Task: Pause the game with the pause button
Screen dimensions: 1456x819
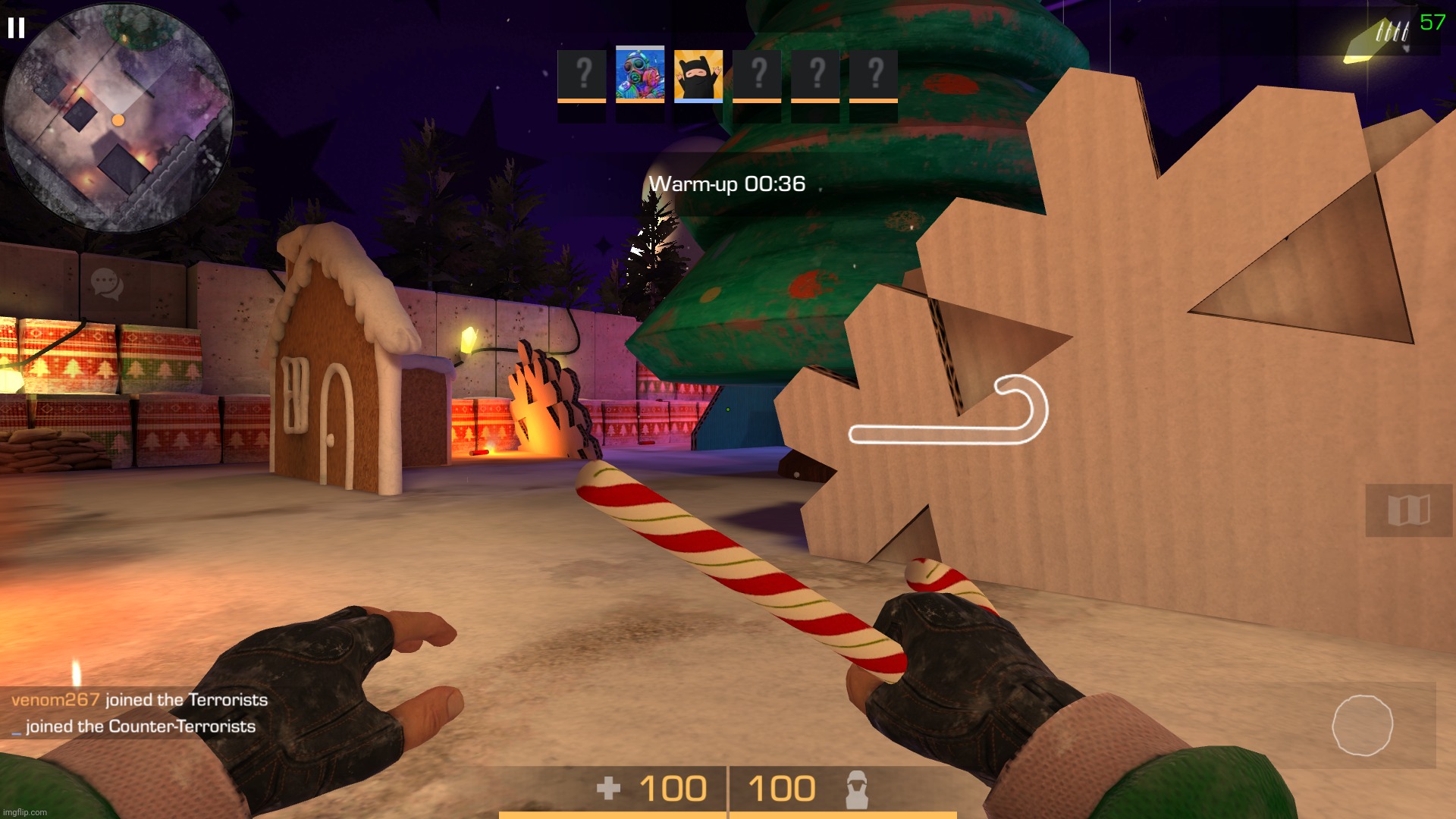Action: pyautogui.click(x=16, y=28)
